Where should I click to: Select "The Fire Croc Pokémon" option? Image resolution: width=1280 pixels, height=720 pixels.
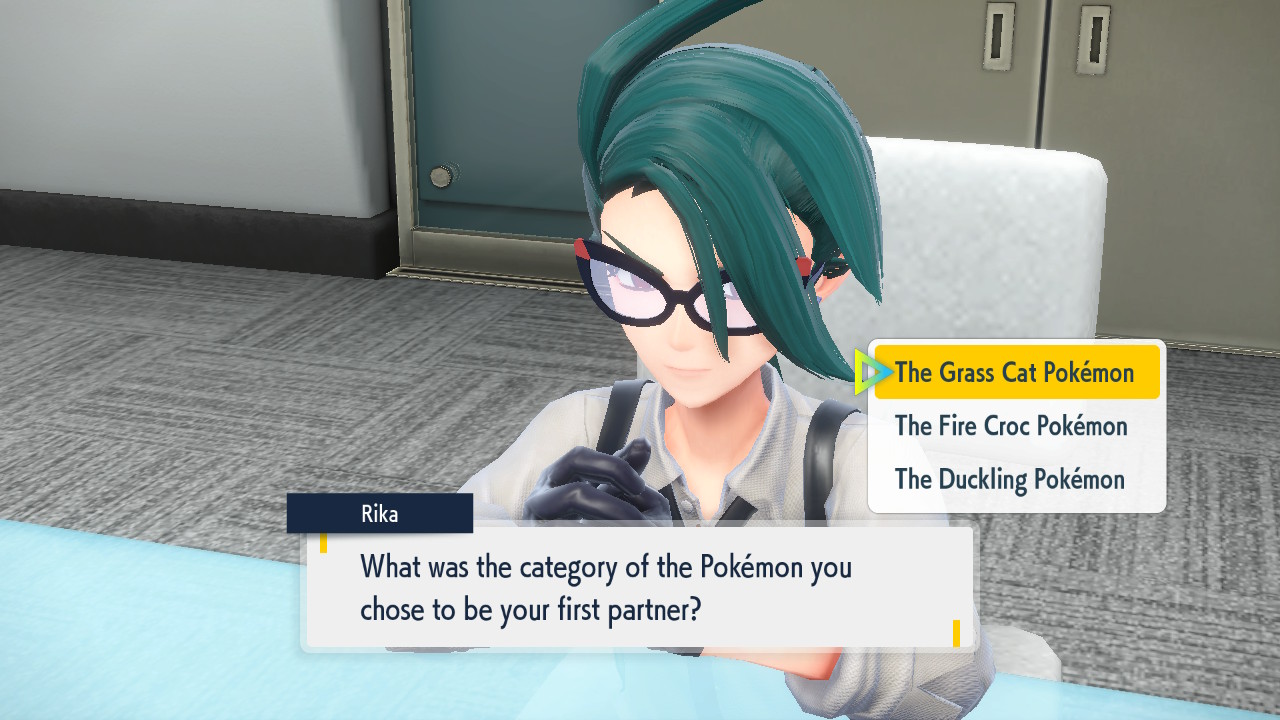1011,426
